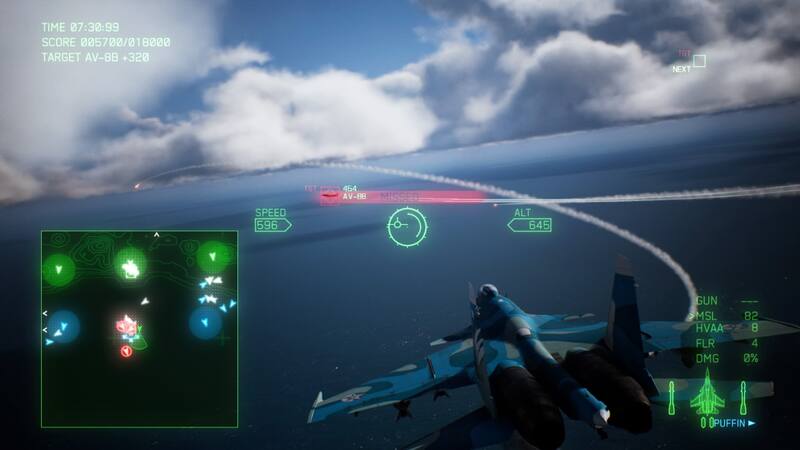Select the red AV-8B target marker
This screenshot has width=800, height=450.
(330, 197)
